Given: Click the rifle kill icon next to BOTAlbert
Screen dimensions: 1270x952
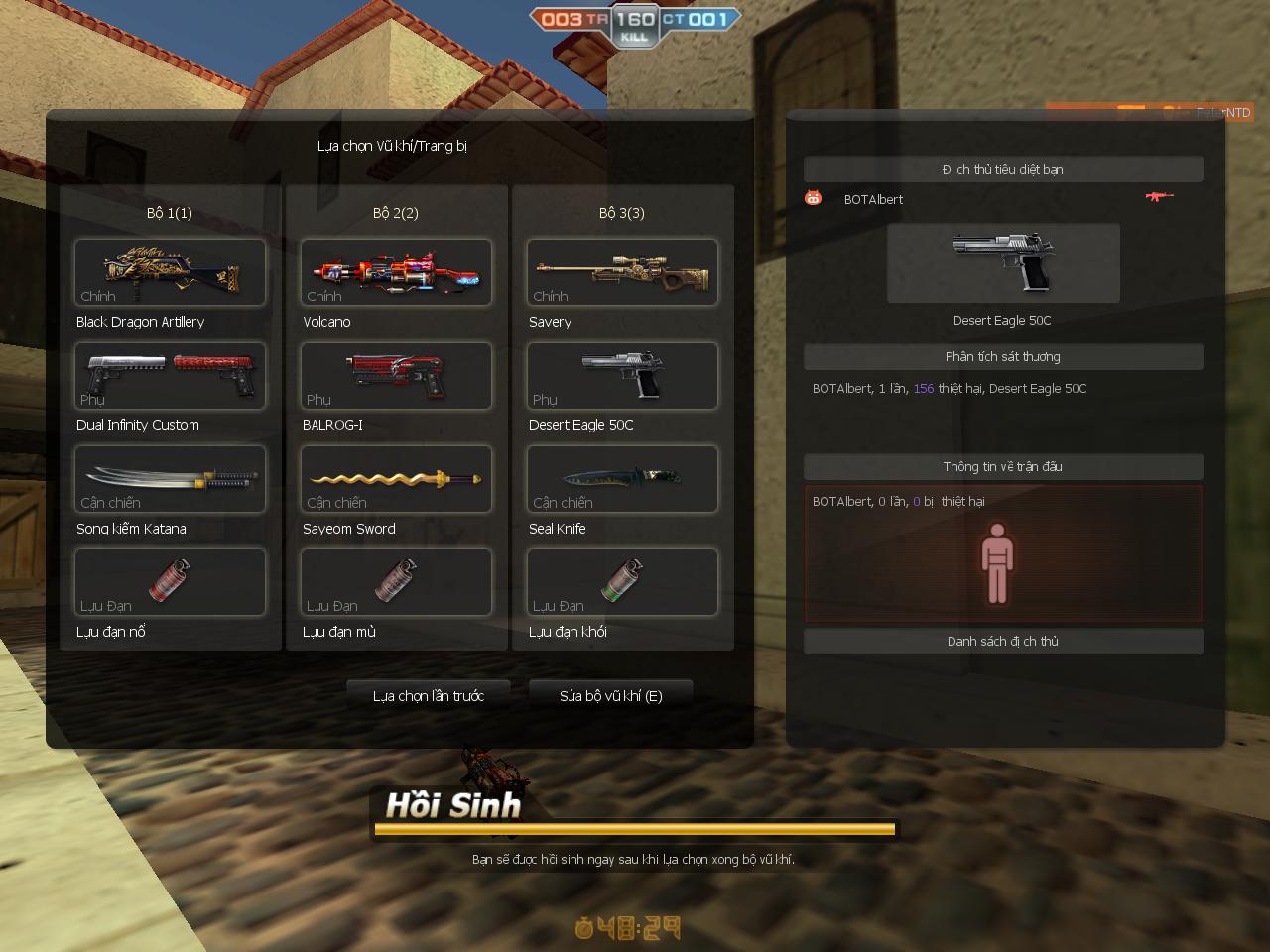Looking at the screenshot, I should point(1159,197).
